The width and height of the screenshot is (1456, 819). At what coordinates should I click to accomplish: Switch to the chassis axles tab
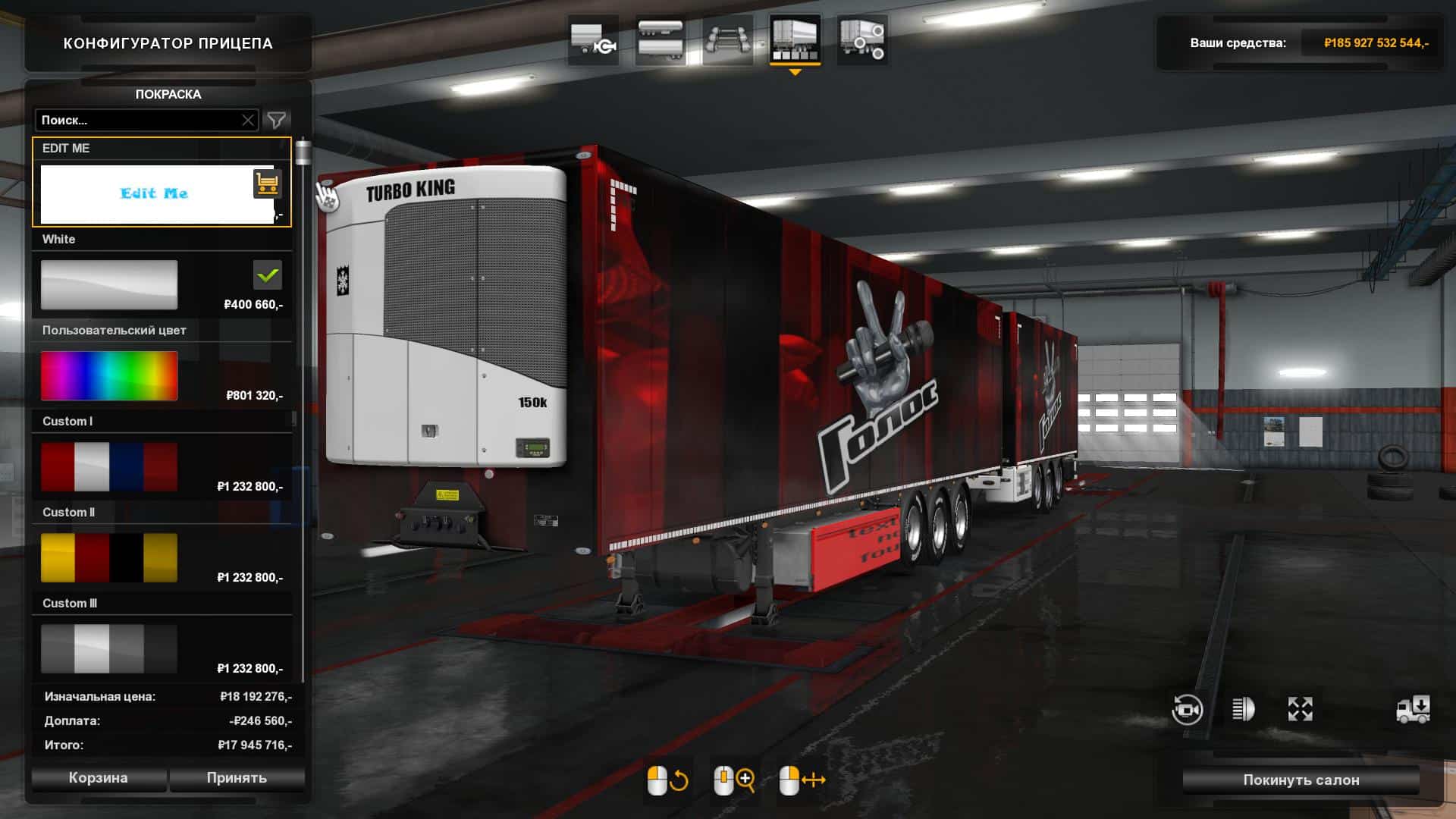pos(727,39)
